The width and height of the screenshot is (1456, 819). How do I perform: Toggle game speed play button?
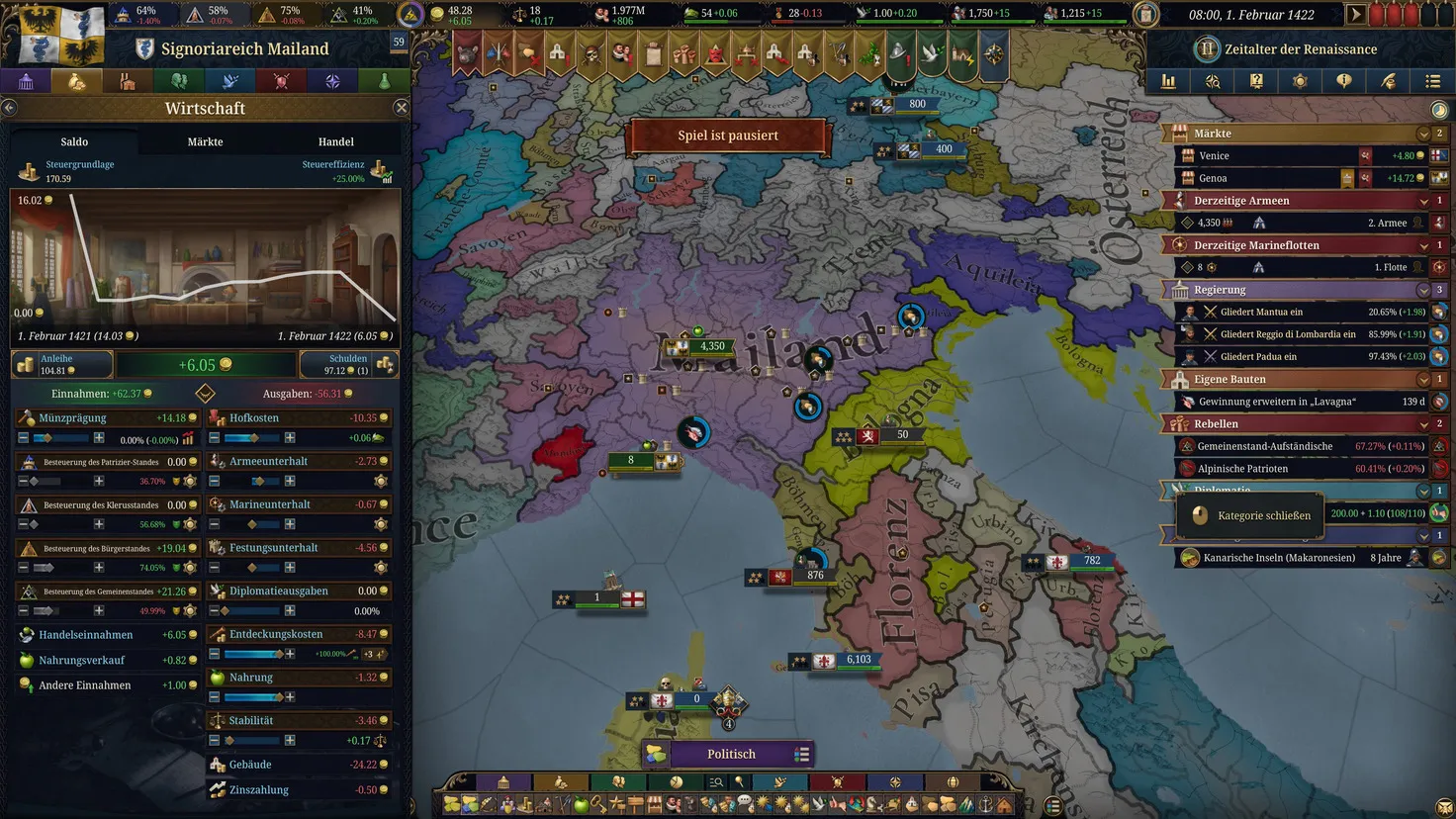tap(1355, 15)
